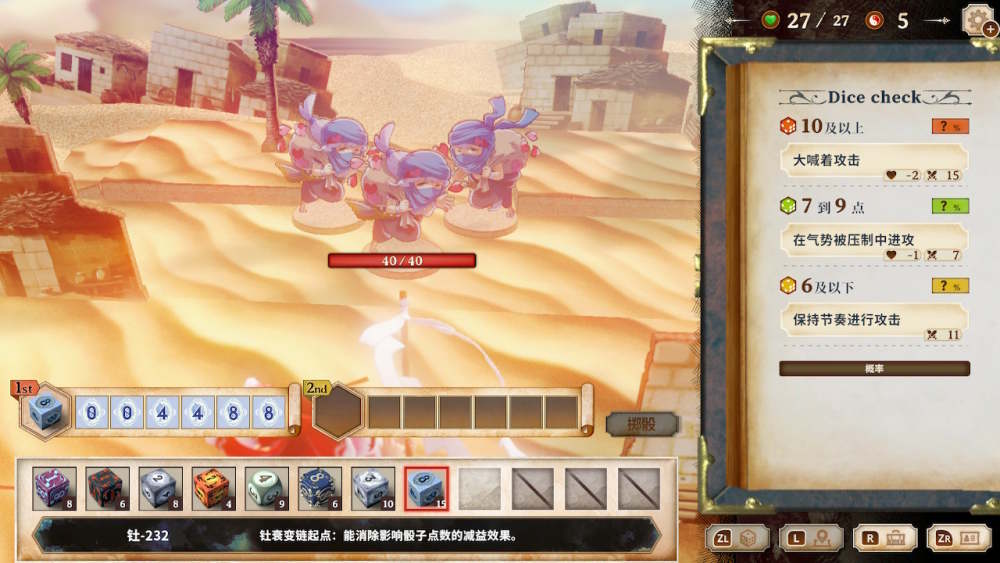
Task: Open the dice box button
Action: pyautogui.click(x=740, y=537)
